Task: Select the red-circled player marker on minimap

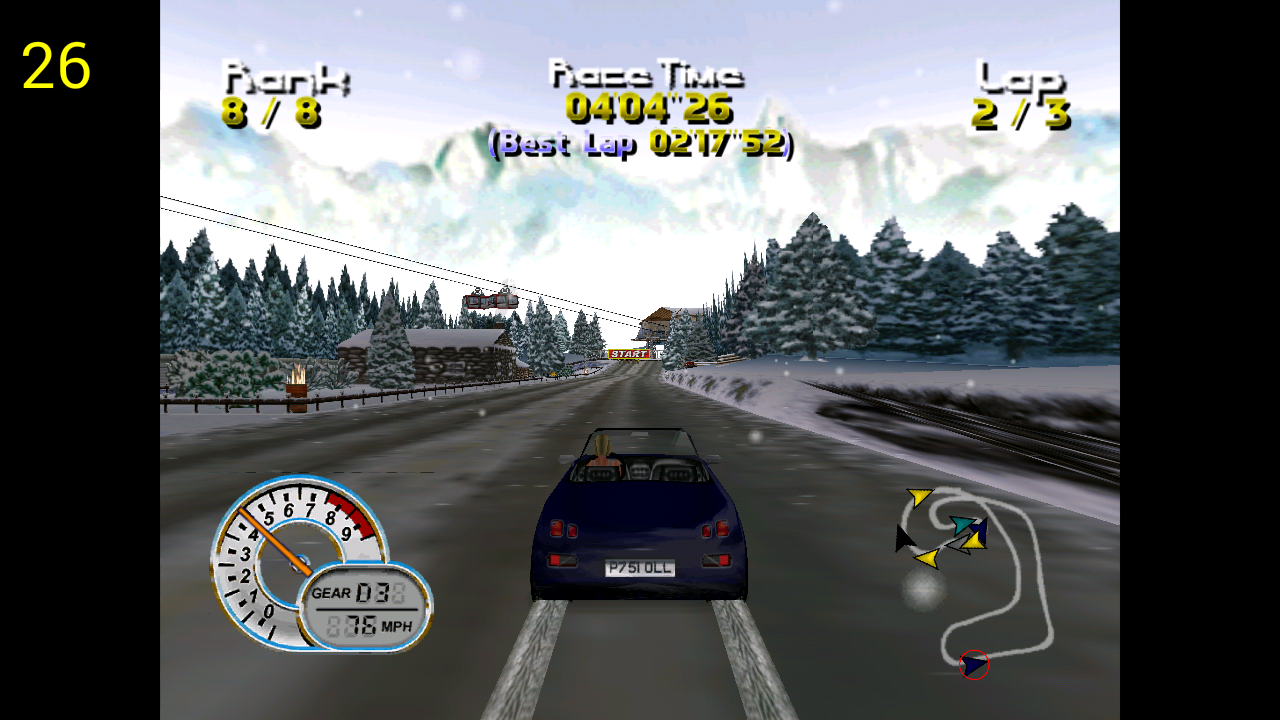Action: pyautogui.click(x=974, y=664)
